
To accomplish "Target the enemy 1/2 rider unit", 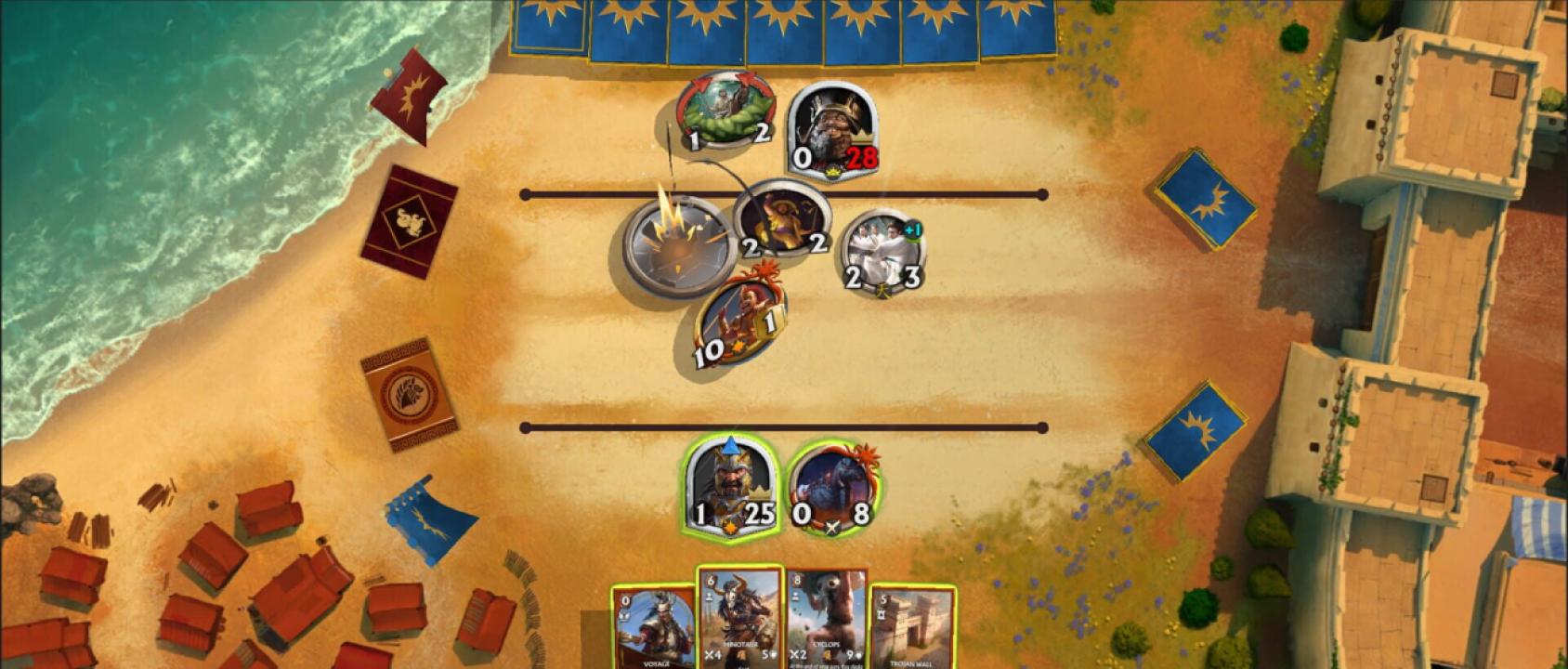I will click(726, 111).
